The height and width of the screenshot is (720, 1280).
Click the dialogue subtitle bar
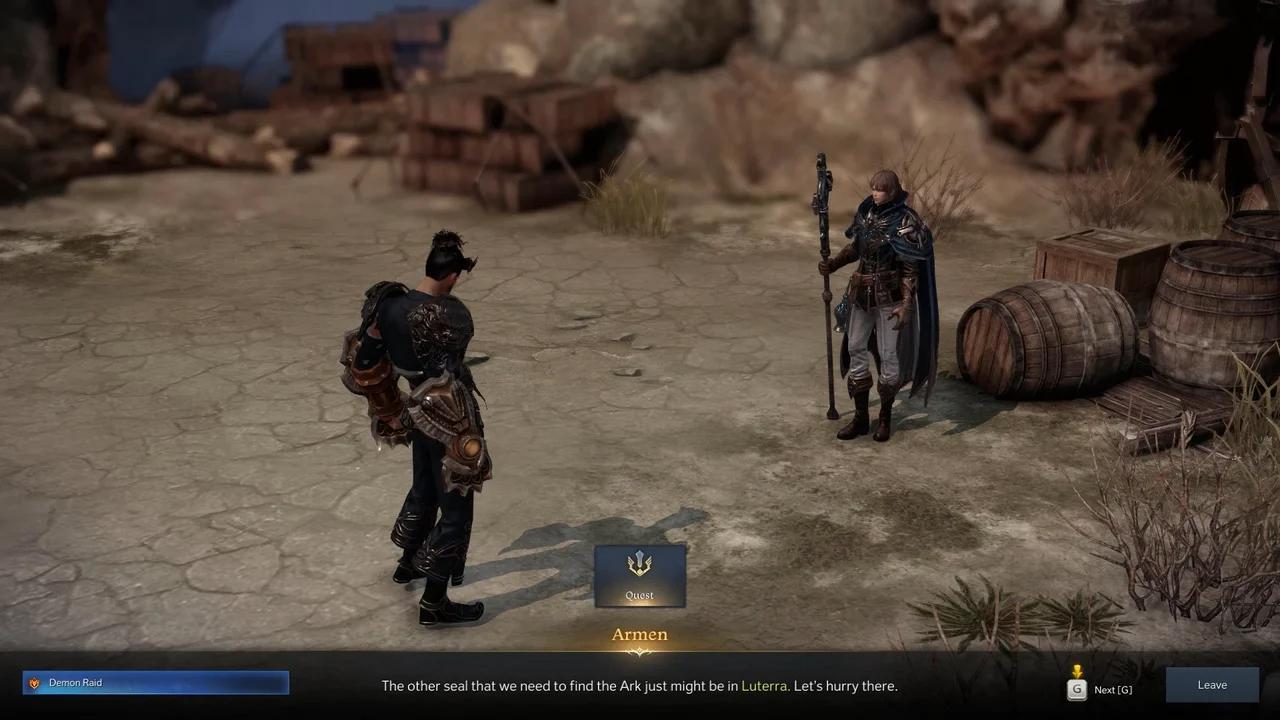click(x=639, y=686)
